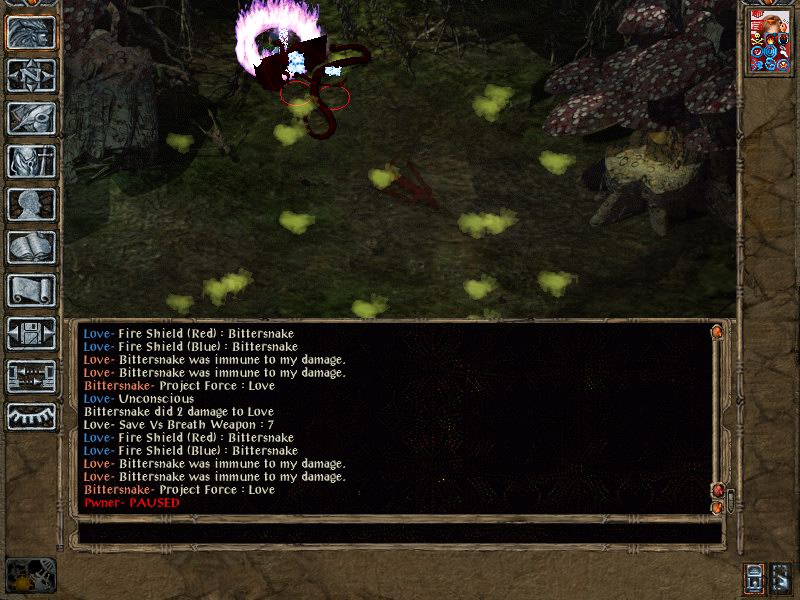This screenshot has width=800, height=600.
Task: Show the character record bust button
Action: (x=30, y=204)
